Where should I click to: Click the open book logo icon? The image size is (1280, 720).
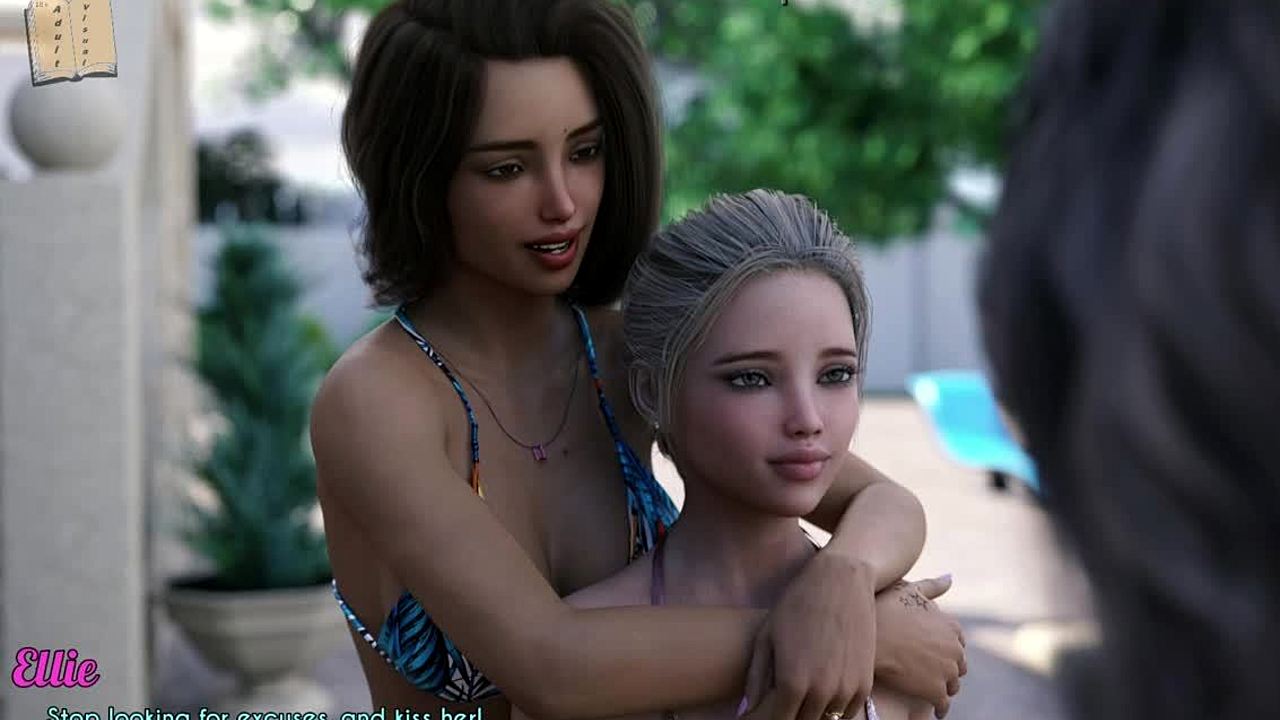point(70,39)
